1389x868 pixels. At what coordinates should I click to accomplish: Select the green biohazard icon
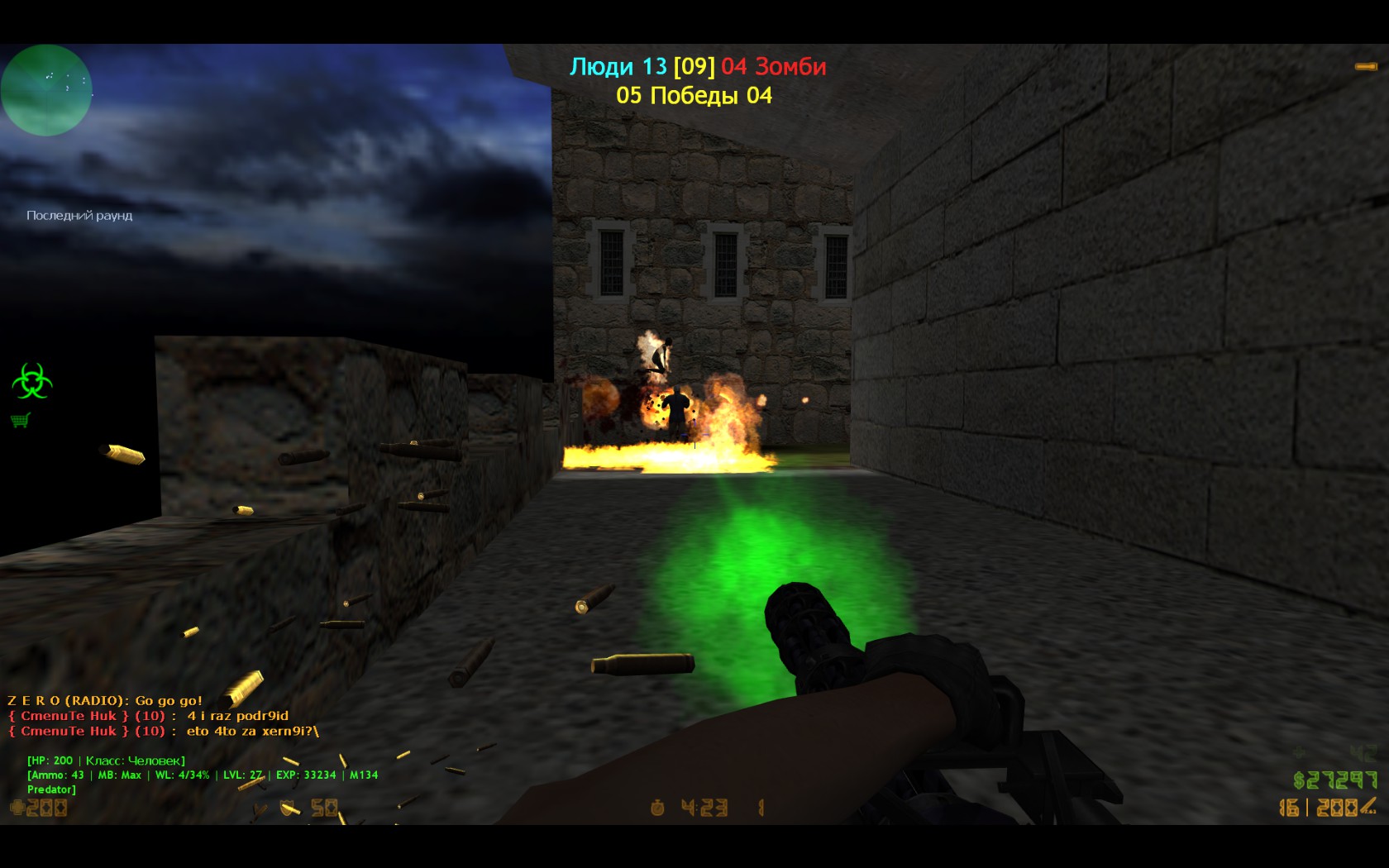[31, 381]
